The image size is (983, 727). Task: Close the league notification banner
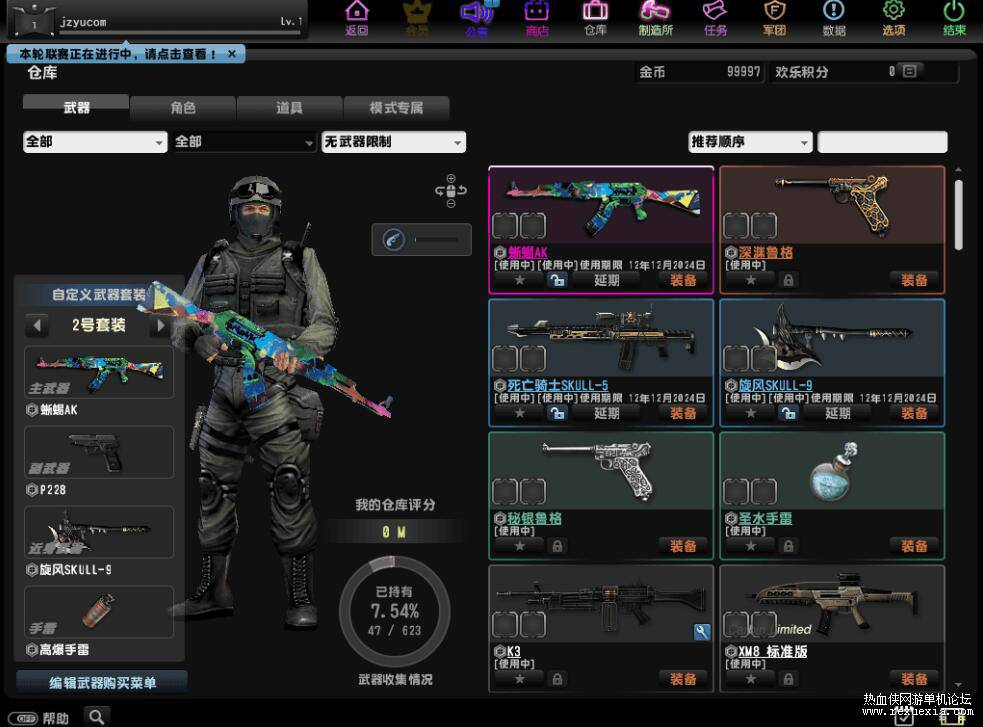pos(232,54)
